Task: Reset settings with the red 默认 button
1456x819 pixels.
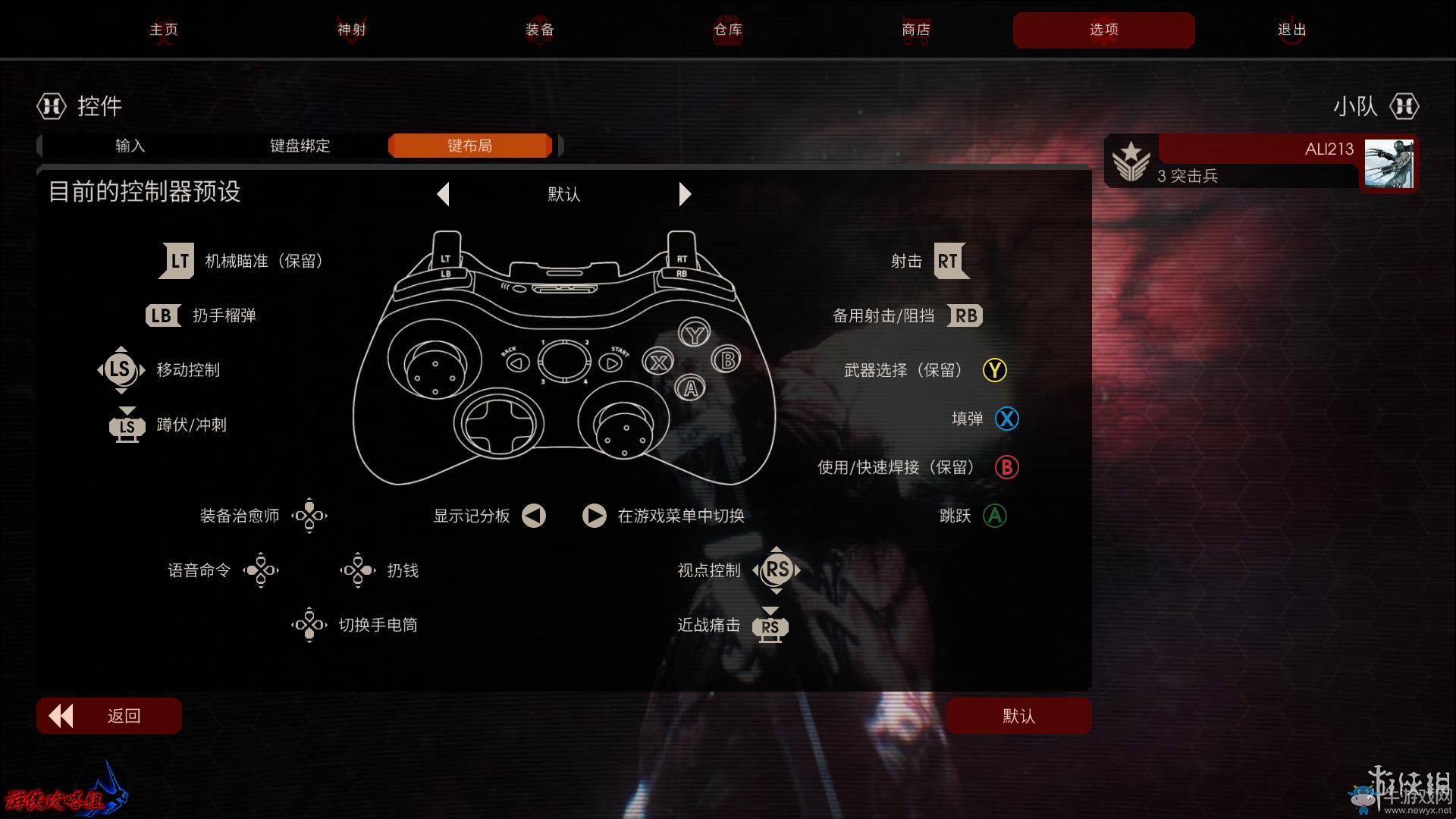Action: tap(1018, 716)
